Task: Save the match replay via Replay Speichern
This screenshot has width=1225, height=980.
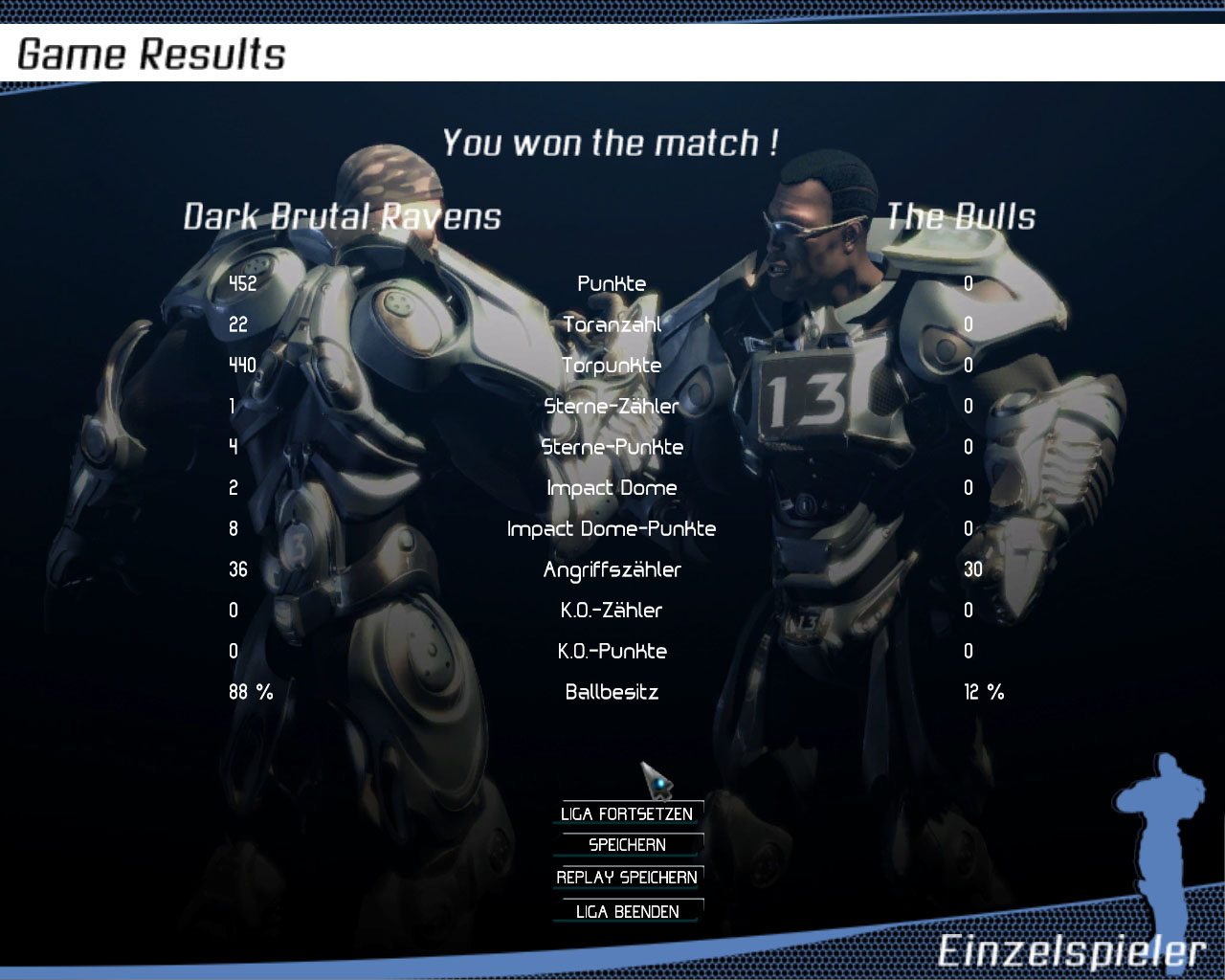Action: (x=627, y=878)
